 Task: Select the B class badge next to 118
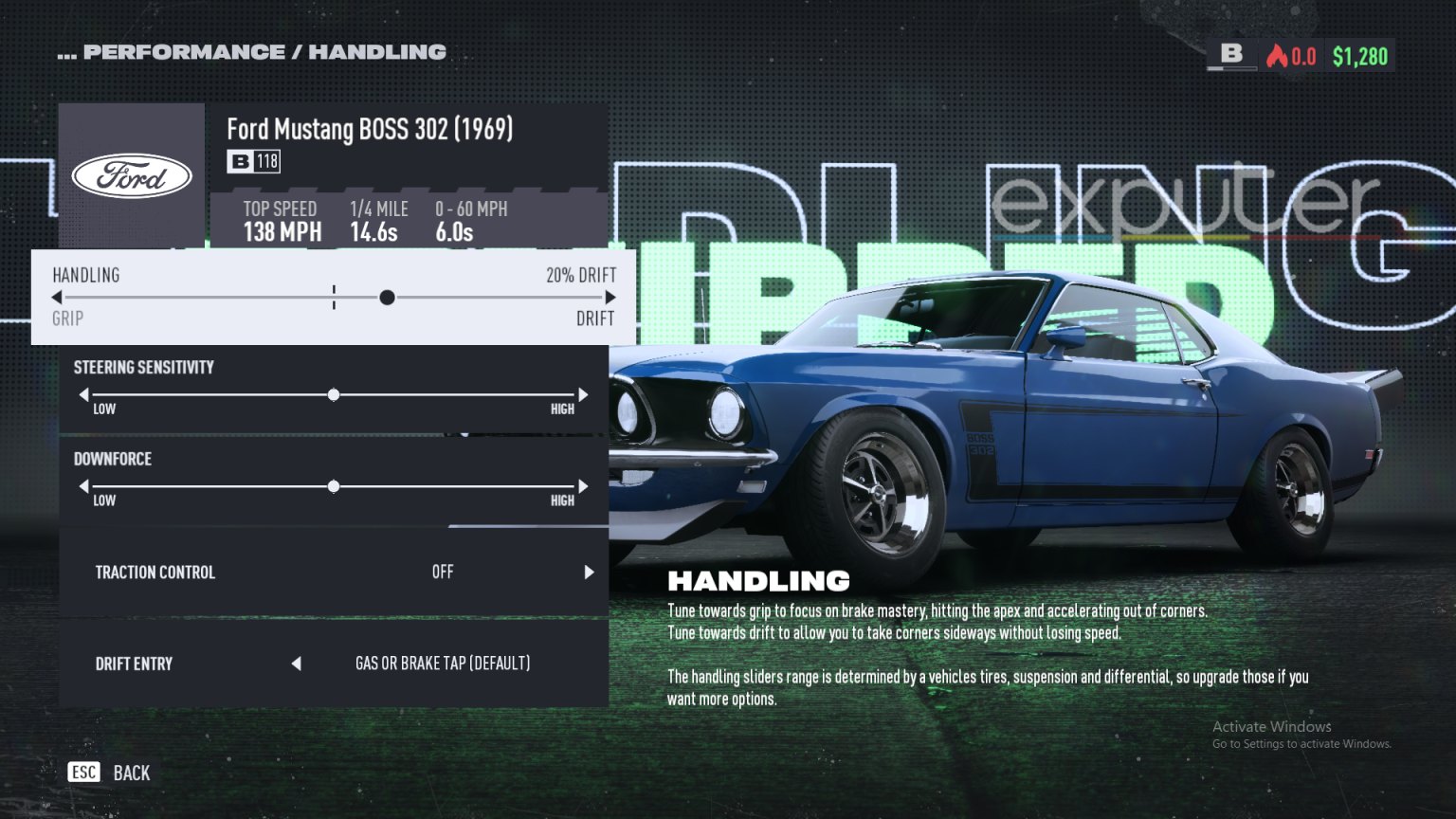tap(243, 160)
